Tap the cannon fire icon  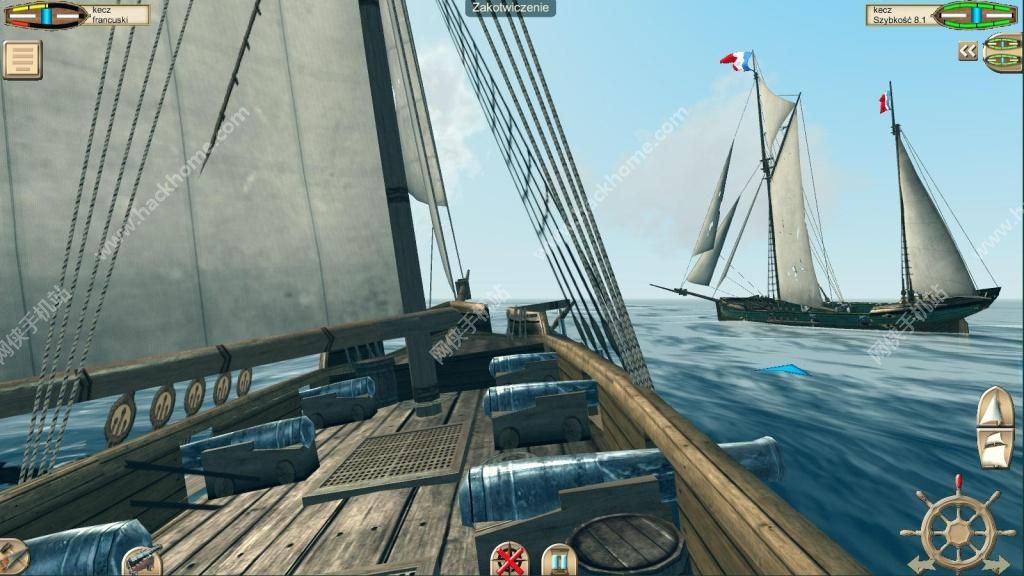click(x=141, y=560)
